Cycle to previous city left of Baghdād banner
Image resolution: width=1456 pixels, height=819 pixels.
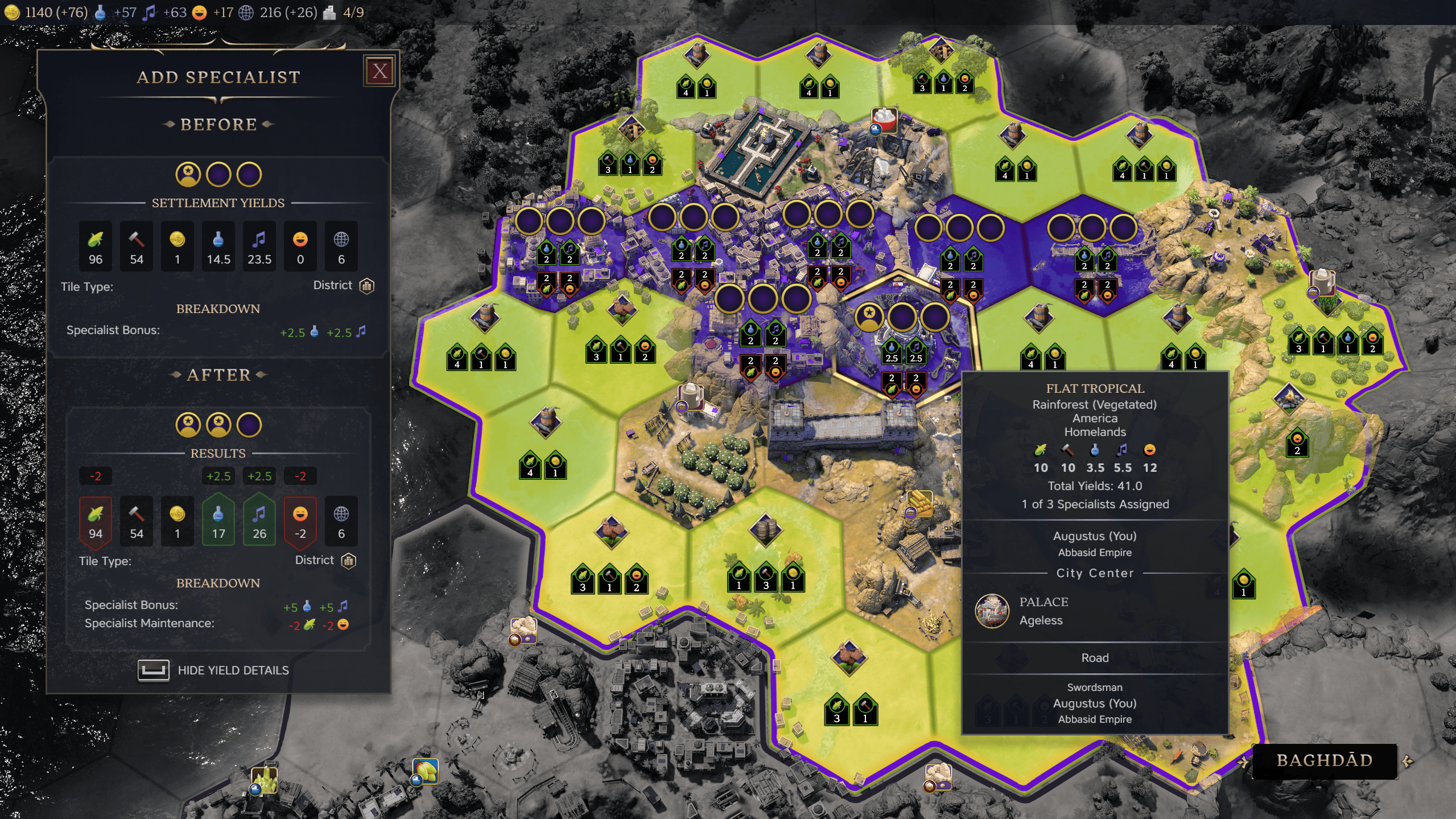pyautogui.click(x=1243, y=762)
